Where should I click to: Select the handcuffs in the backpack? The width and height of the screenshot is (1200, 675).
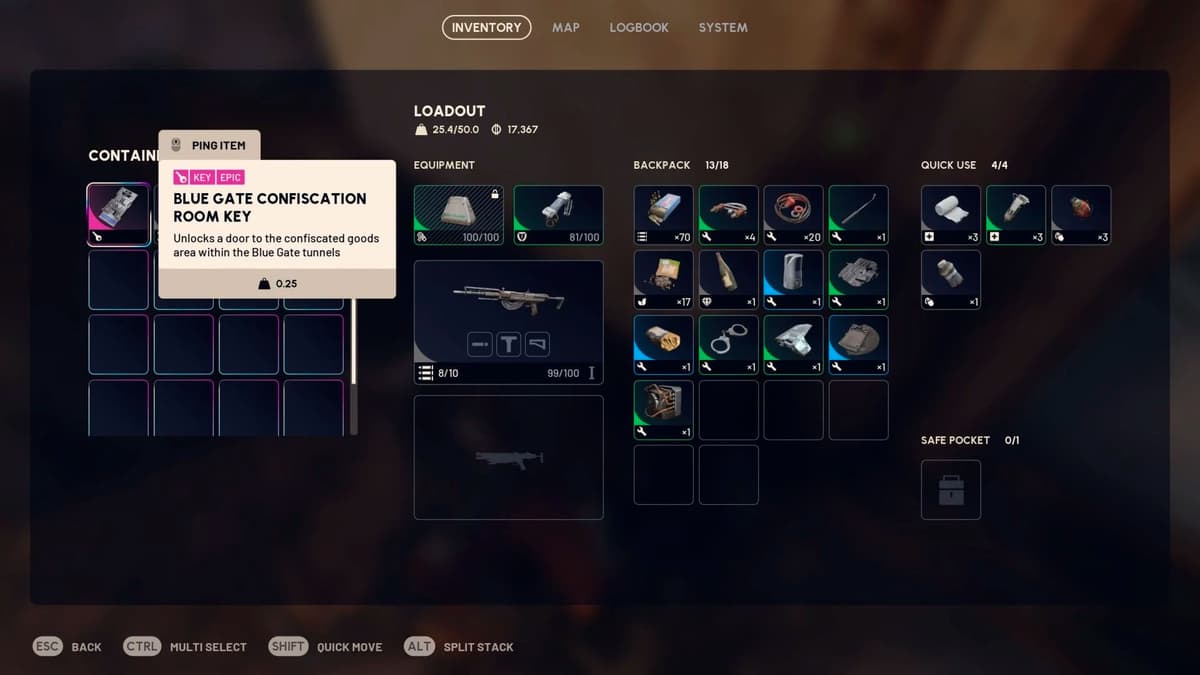coord(728,344)
